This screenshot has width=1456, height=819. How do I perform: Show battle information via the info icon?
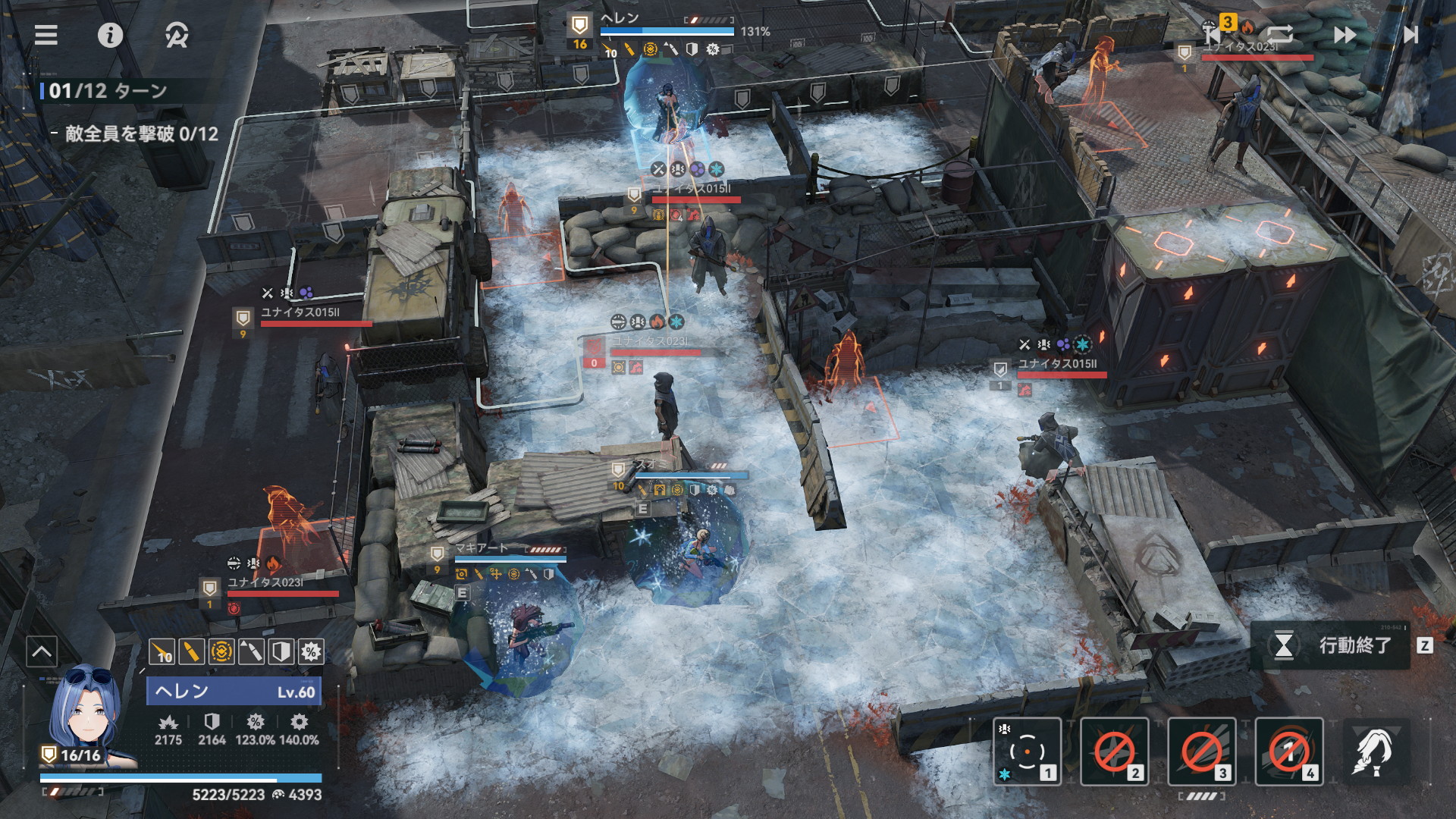[x=110, y=35]
